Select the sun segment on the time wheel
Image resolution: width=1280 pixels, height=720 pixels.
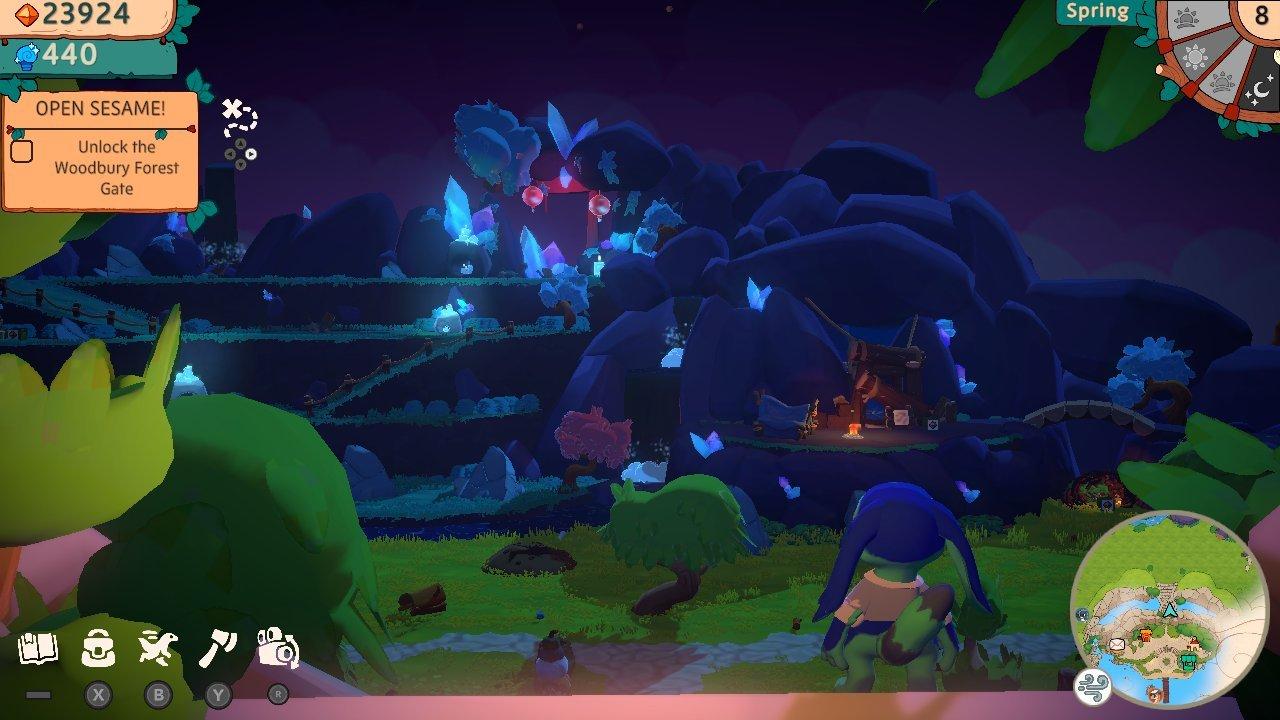point(1195,57)
